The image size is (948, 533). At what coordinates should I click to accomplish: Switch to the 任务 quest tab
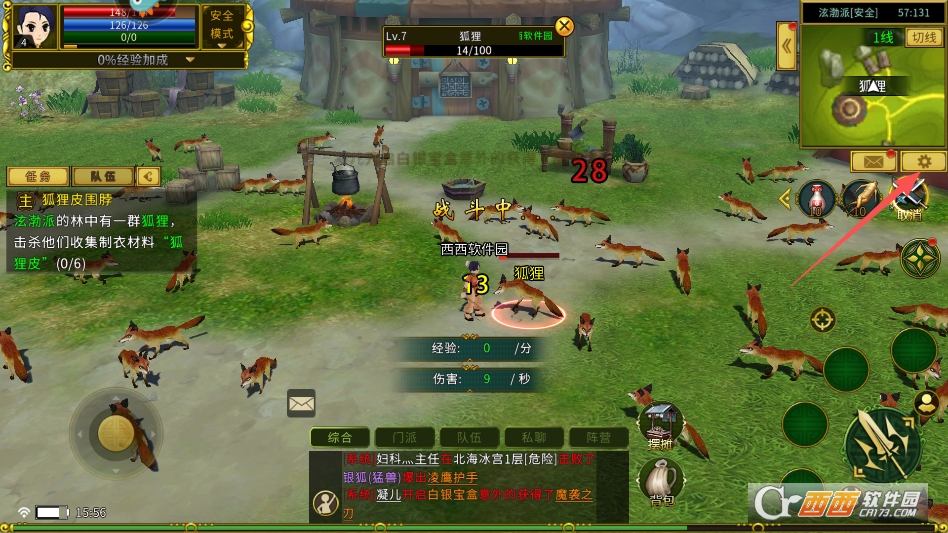point(37,177)
